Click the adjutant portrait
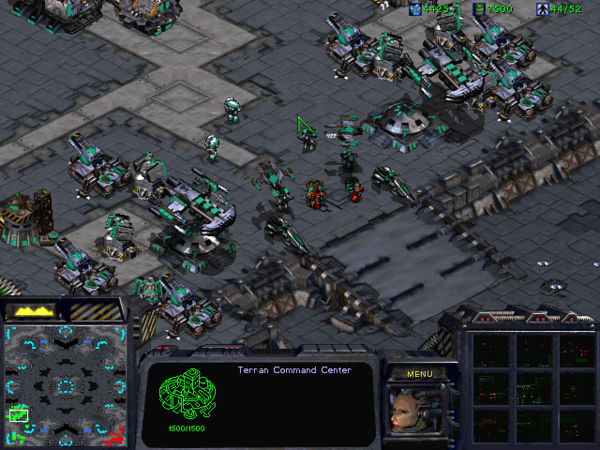 [x=413, y=410]
